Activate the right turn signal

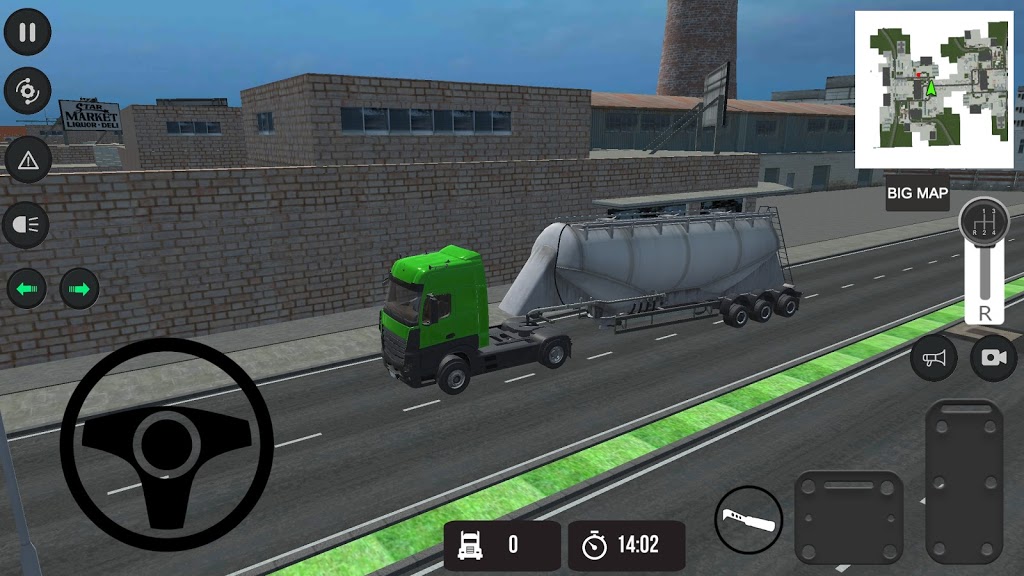[80, 290]
